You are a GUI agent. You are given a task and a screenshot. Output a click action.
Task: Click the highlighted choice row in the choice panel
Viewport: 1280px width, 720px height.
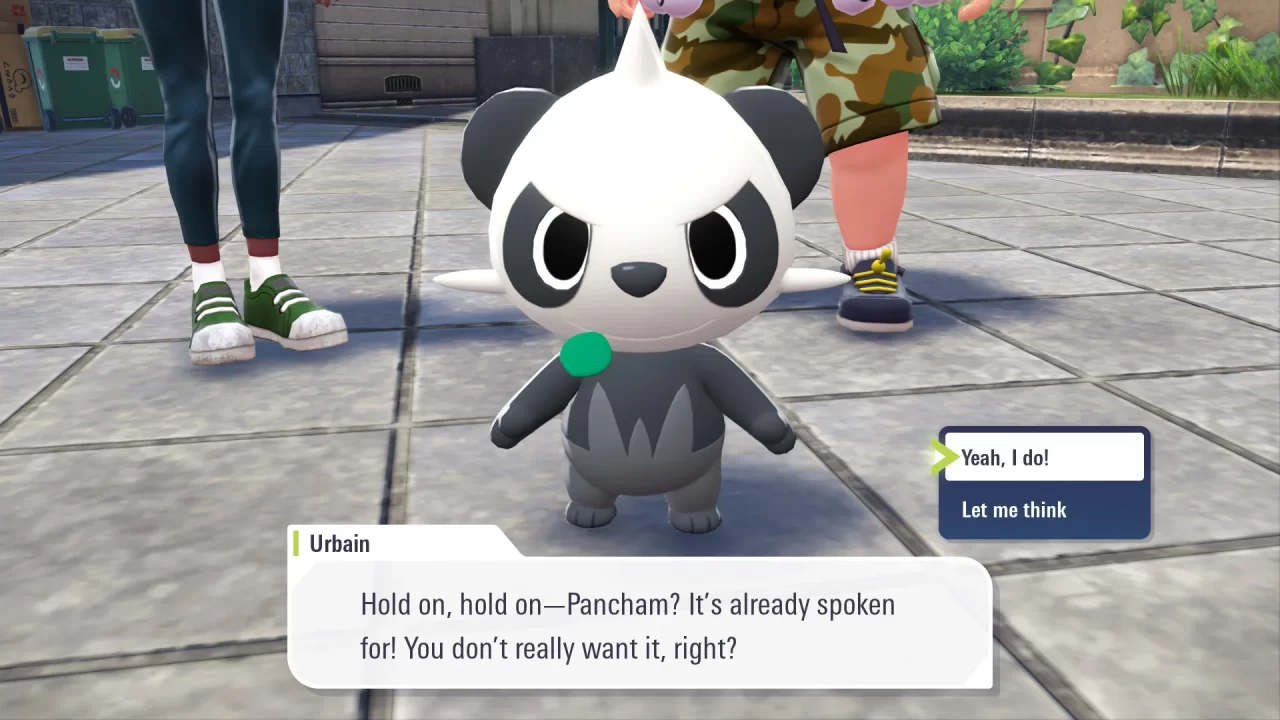coord(1043,457)
